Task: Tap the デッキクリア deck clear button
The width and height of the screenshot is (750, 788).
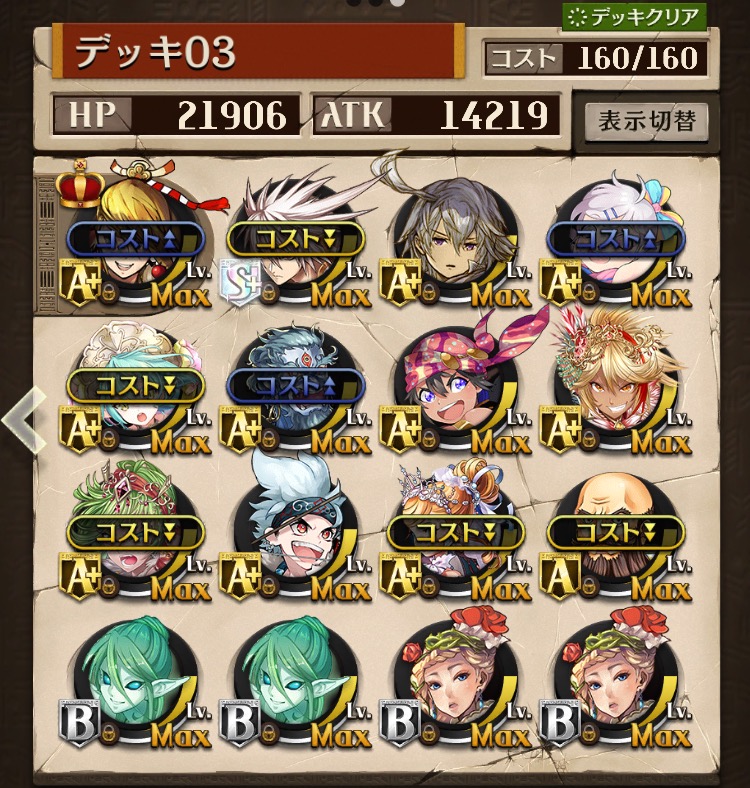Action: (634, 17)
